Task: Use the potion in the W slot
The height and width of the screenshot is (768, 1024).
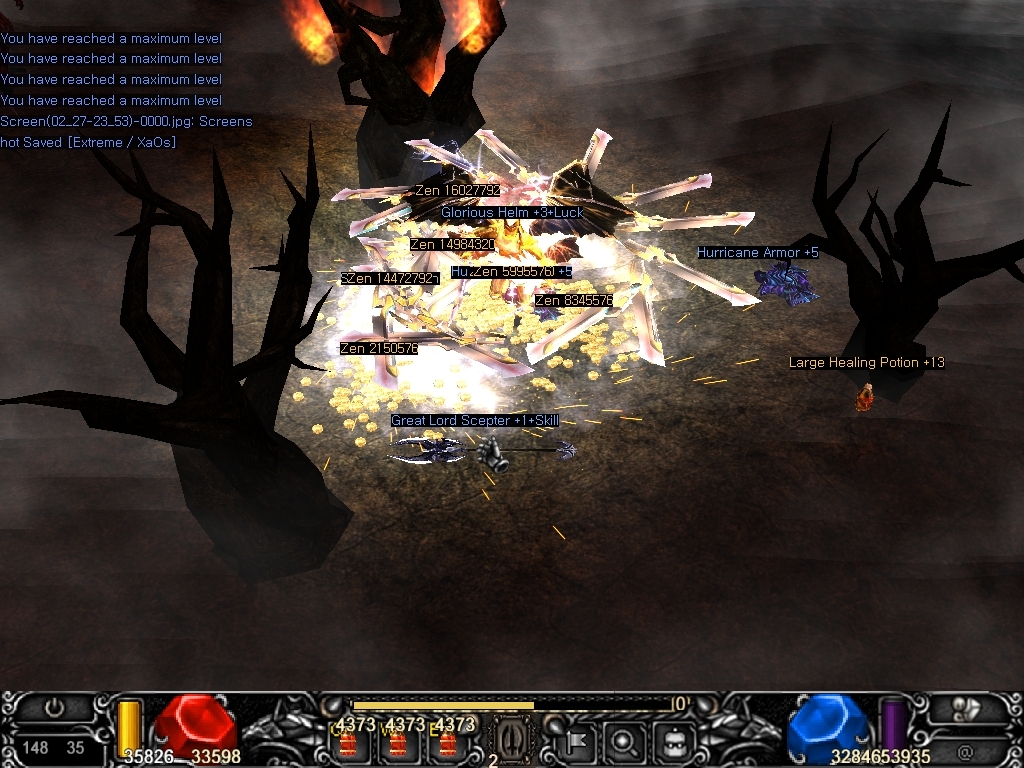Action: 398,742
